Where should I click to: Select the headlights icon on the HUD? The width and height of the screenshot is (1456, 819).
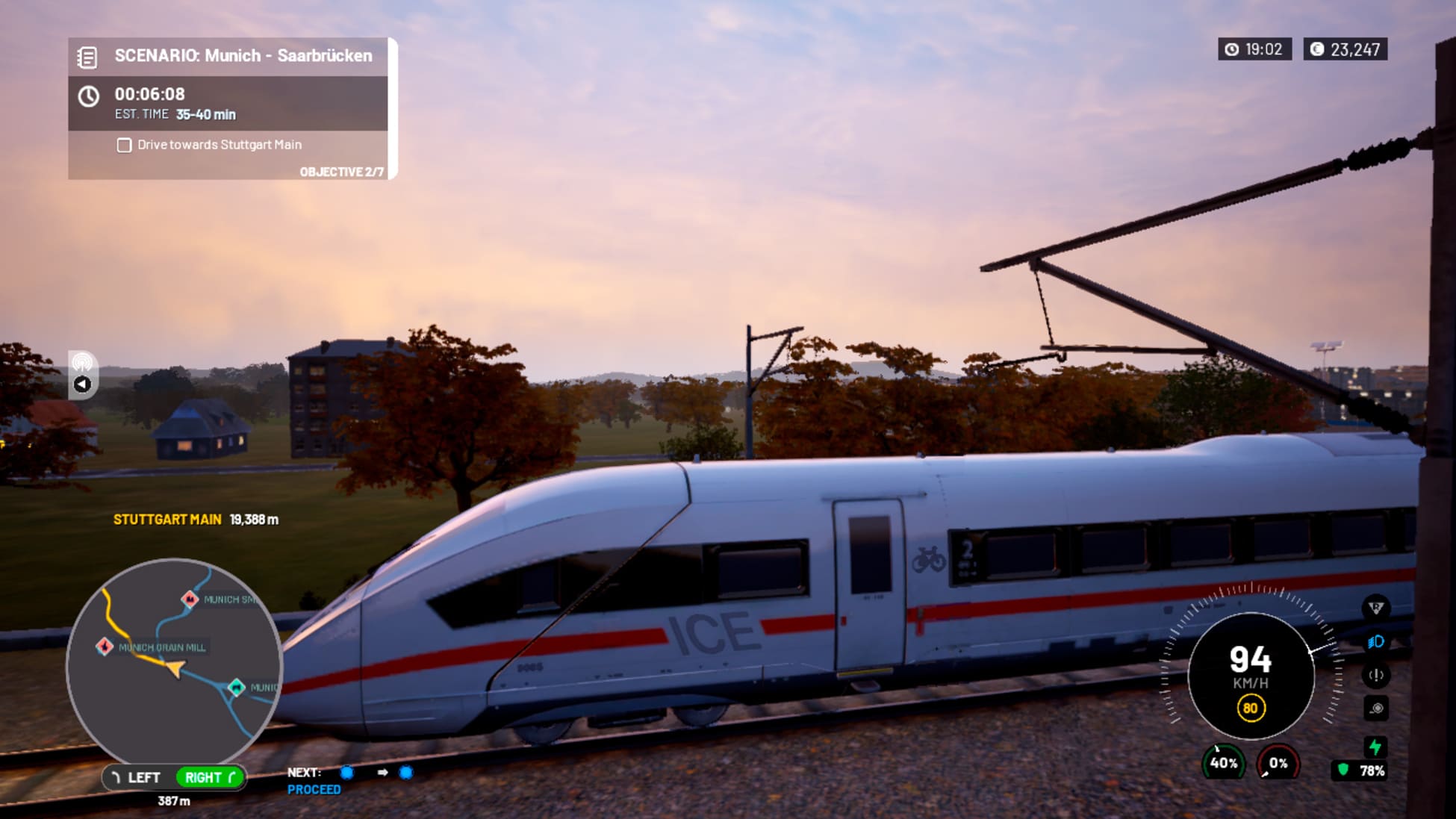[x=1376, y=641]
